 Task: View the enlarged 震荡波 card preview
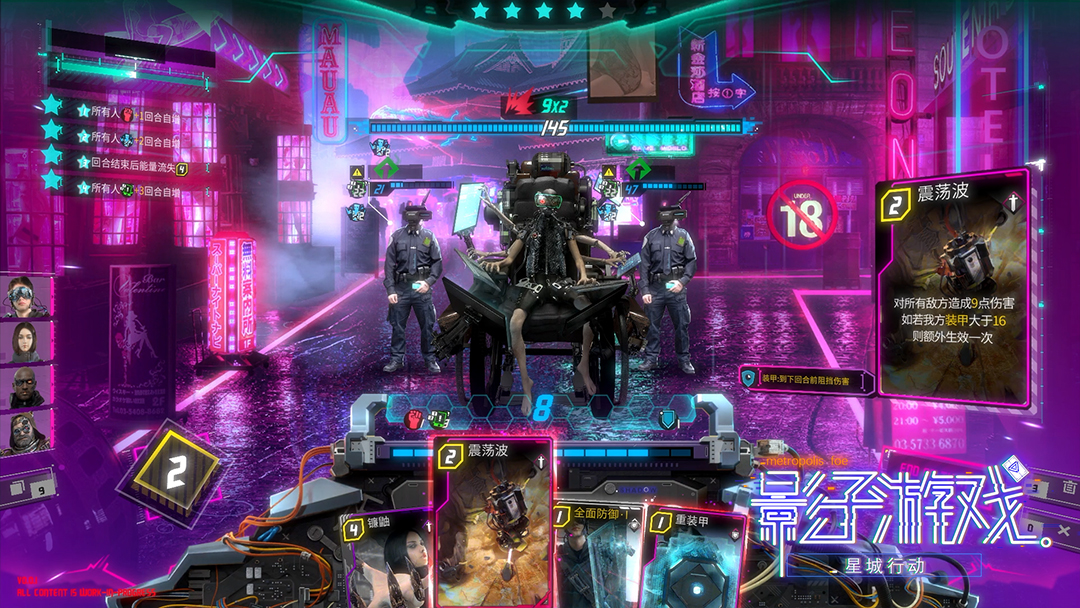(x=951, y=290)
